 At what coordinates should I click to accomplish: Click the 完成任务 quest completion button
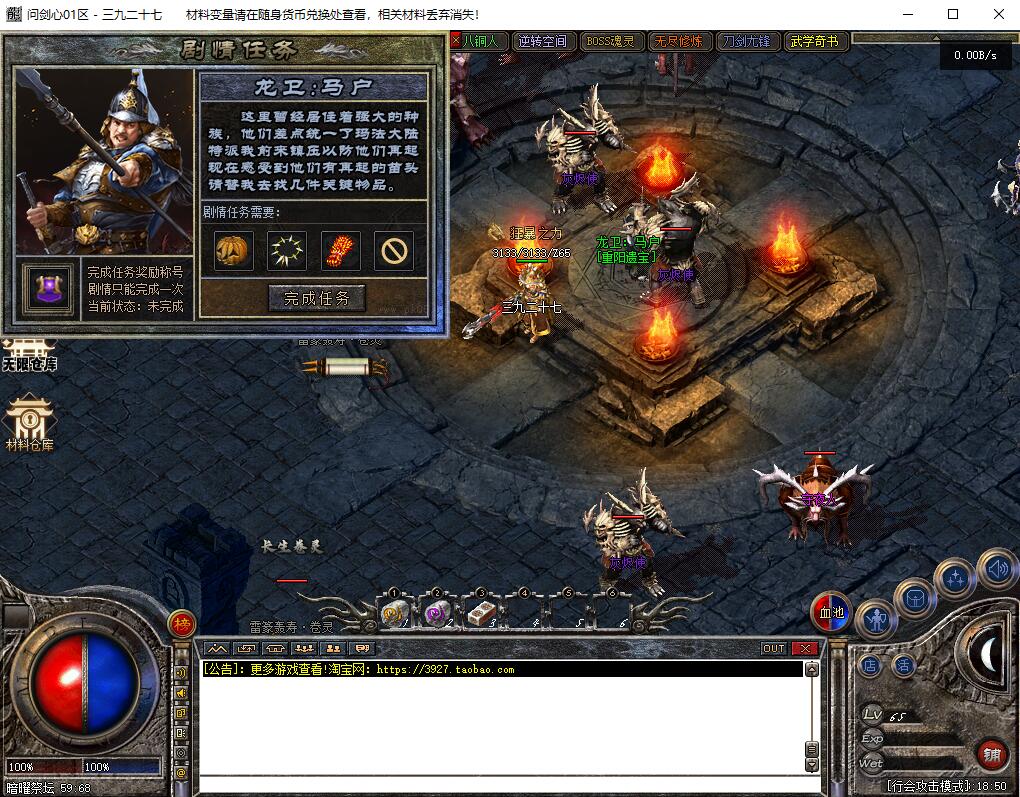click(x=317, y=297)
